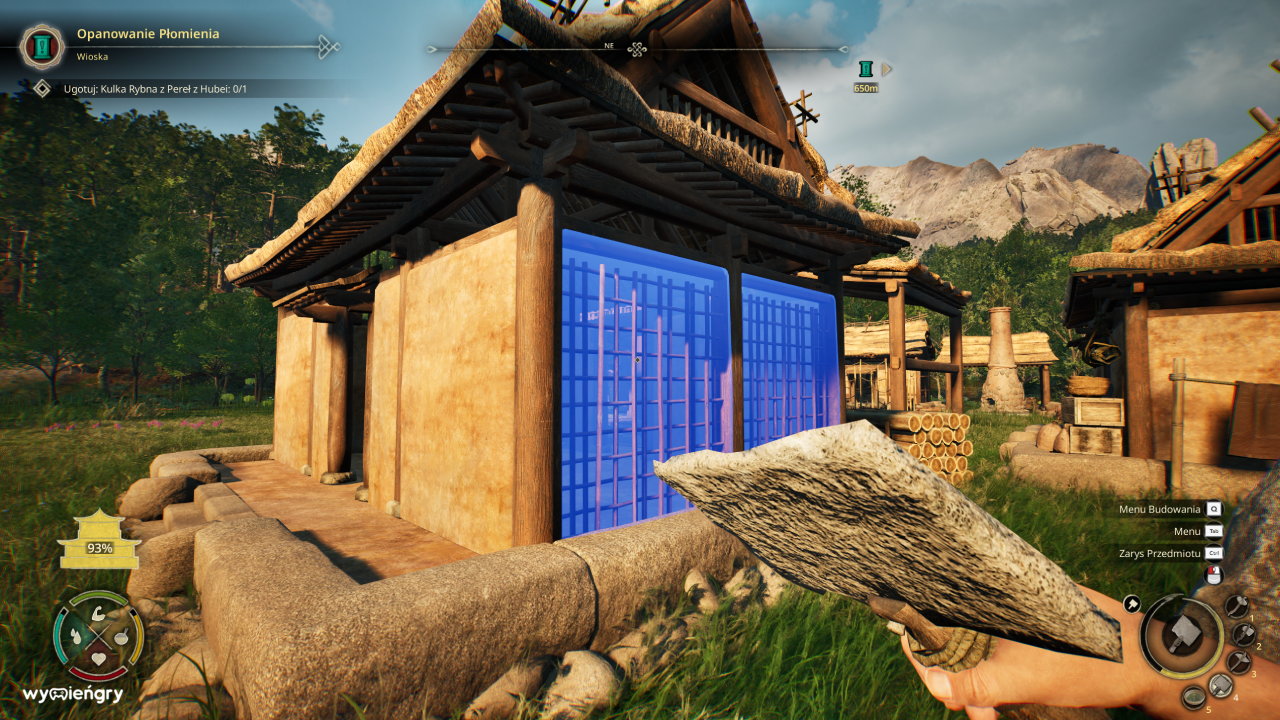Select the highlighted hammer in slot 4
Image resolution: width=1280 pixels, height=720 pixels.
[1220, 685]
